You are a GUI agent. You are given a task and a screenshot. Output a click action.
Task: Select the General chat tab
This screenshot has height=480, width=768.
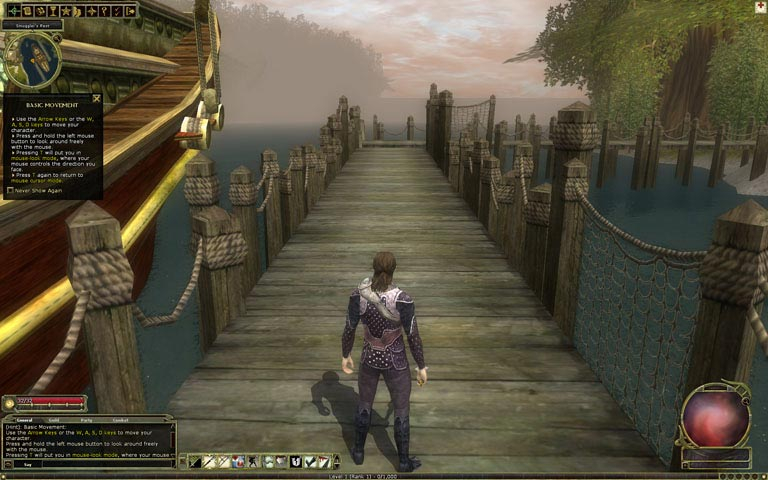pos(24,420)
